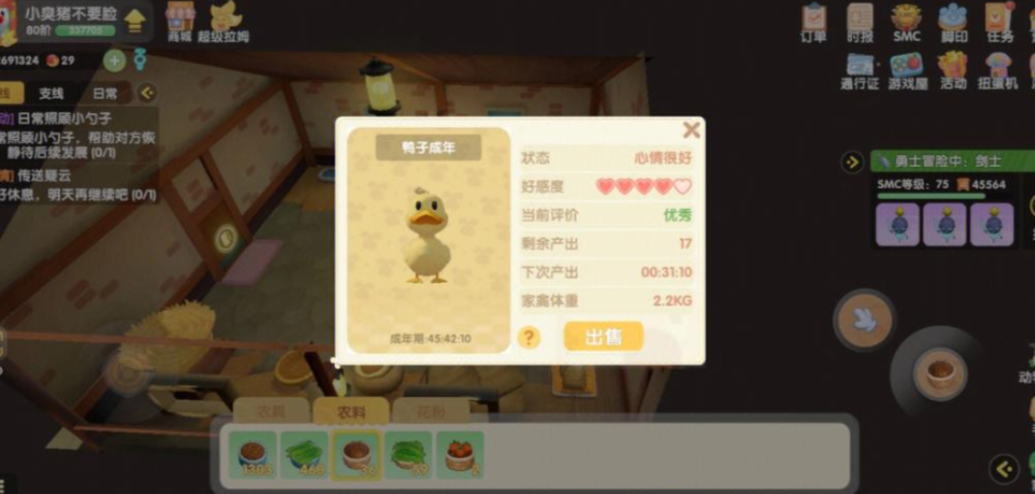Viewport: 1035px width, 494px height.
Task: Switch to the 支线 side quest tab
Action: pyautogui.click(x=51, y=93)
